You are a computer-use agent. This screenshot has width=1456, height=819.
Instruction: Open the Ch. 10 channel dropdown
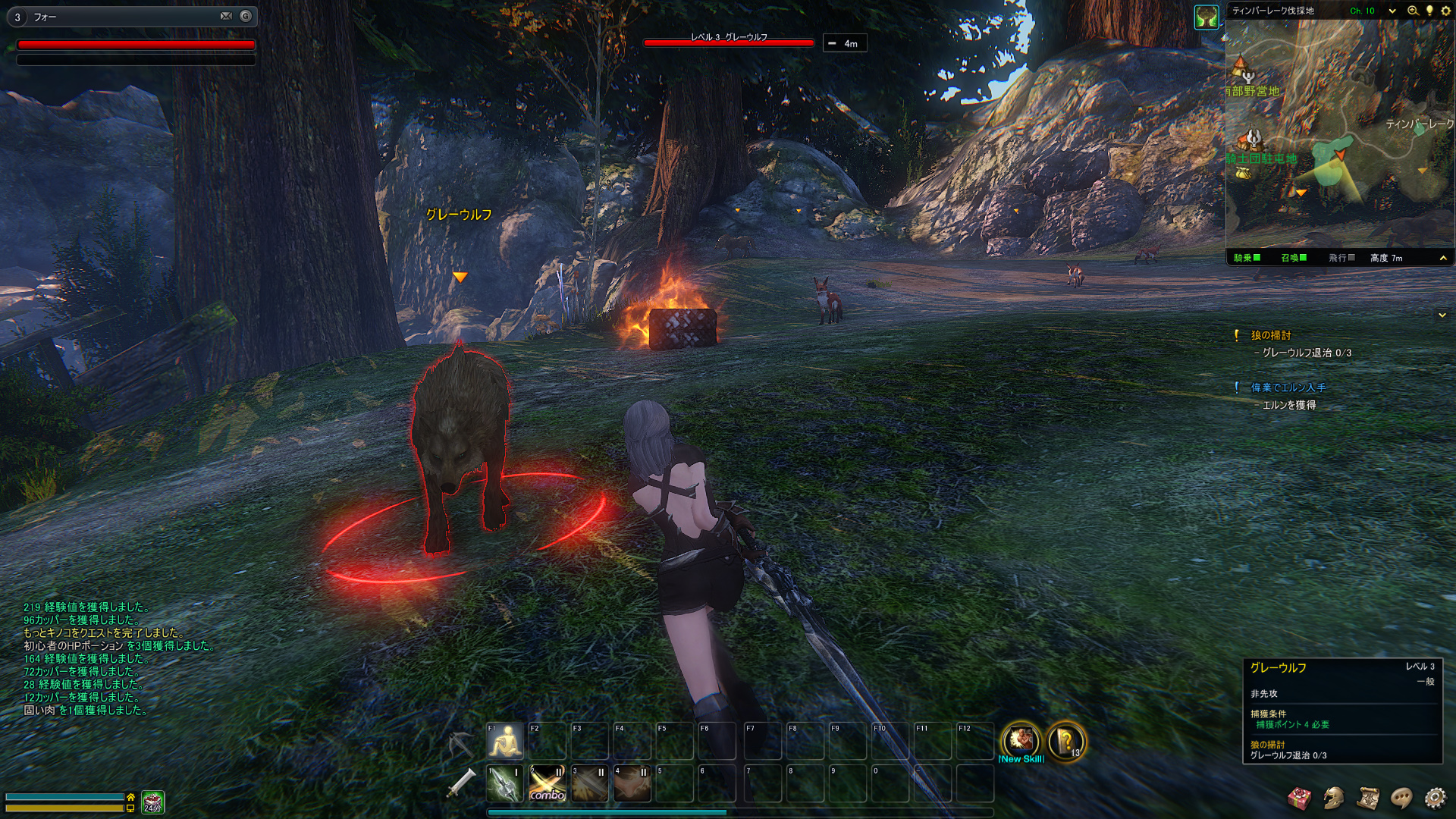click(x=1392, y=11)
